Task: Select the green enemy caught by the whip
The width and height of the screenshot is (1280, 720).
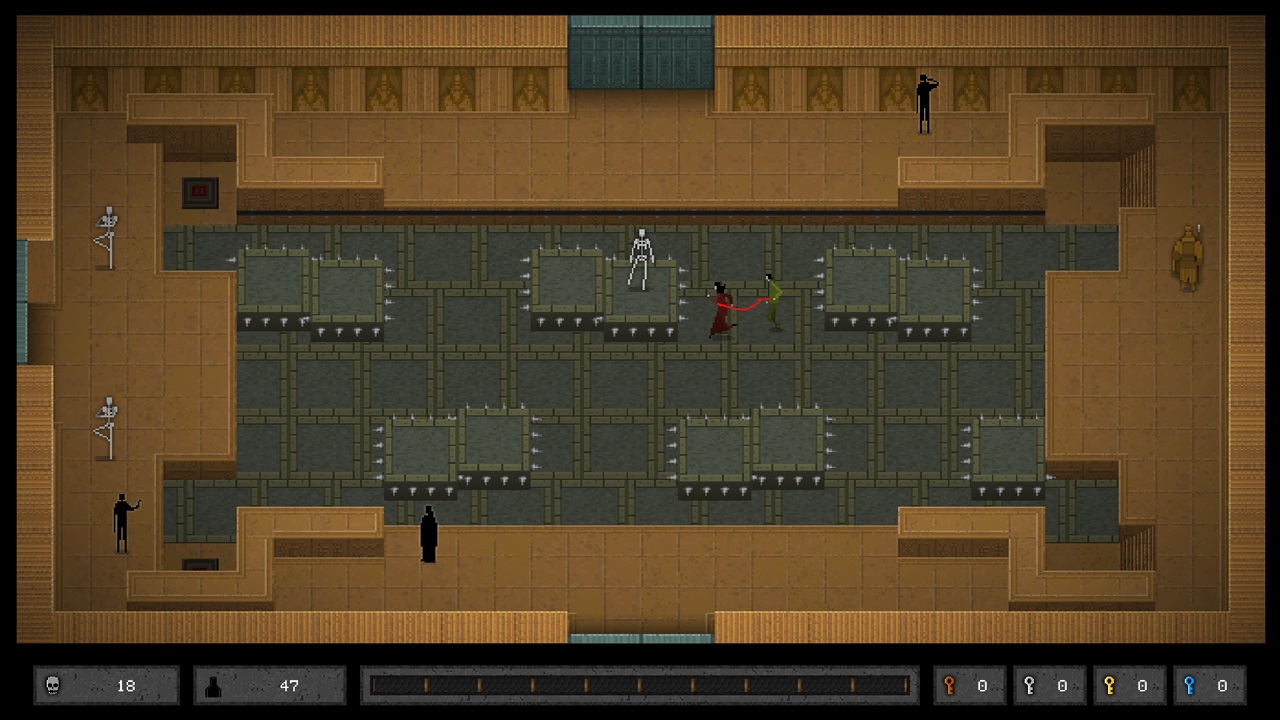Action: pyautogui.click(x=772, y=300)
